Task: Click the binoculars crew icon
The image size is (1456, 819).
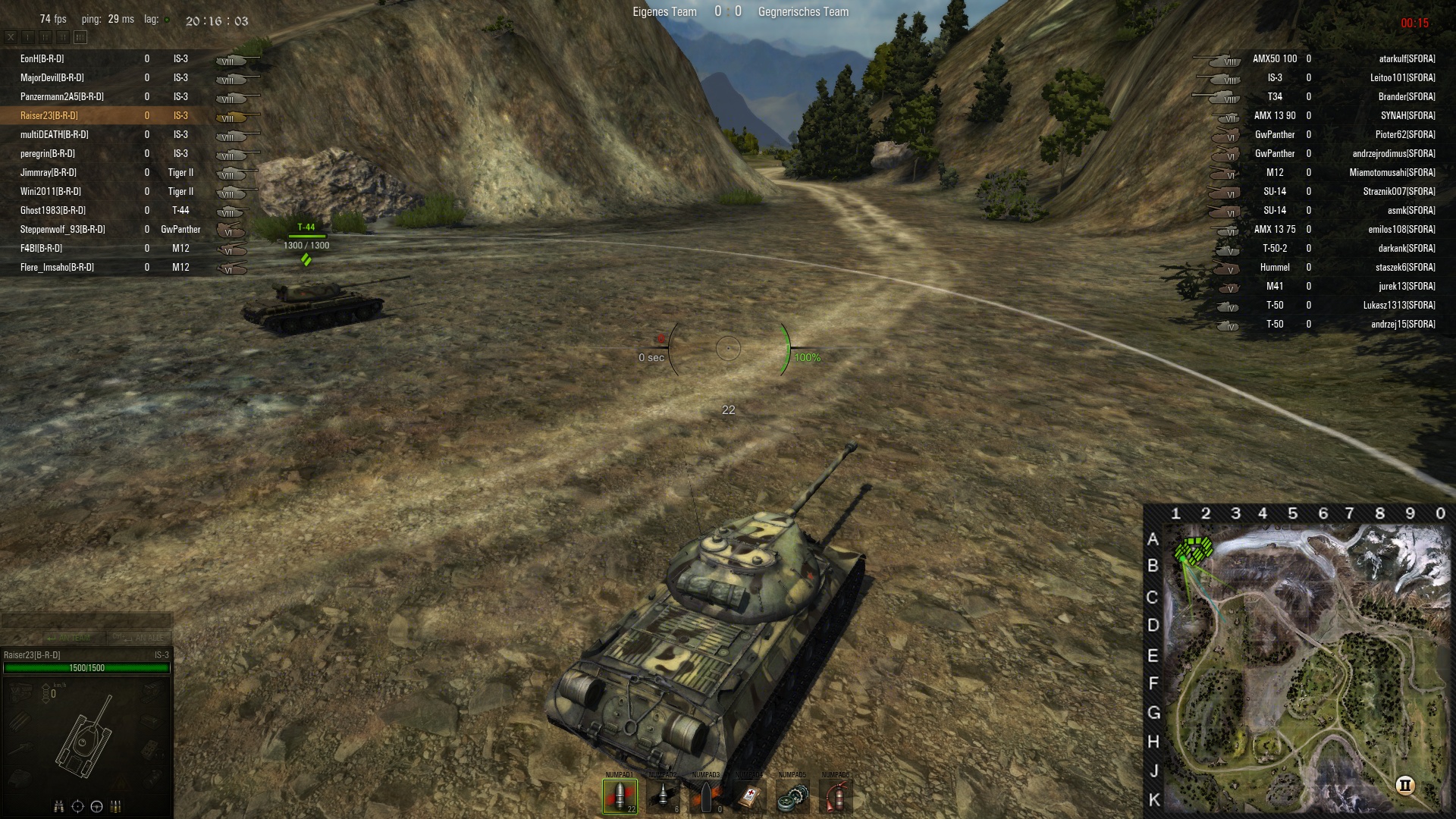Action: (58, 806)
